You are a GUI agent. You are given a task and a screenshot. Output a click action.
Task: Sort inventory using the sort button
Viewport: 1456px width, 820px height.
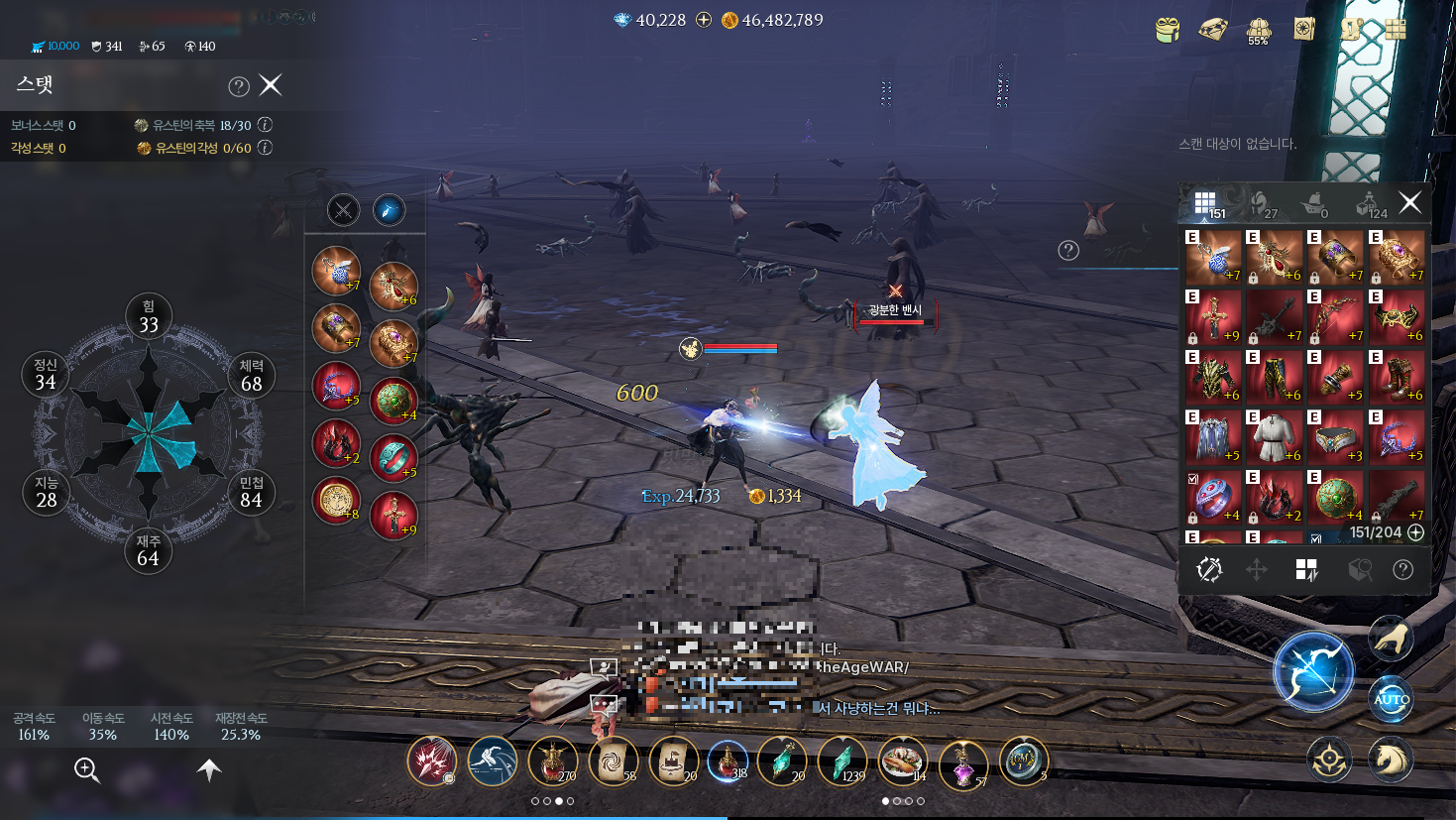(x=1306, y=569)
